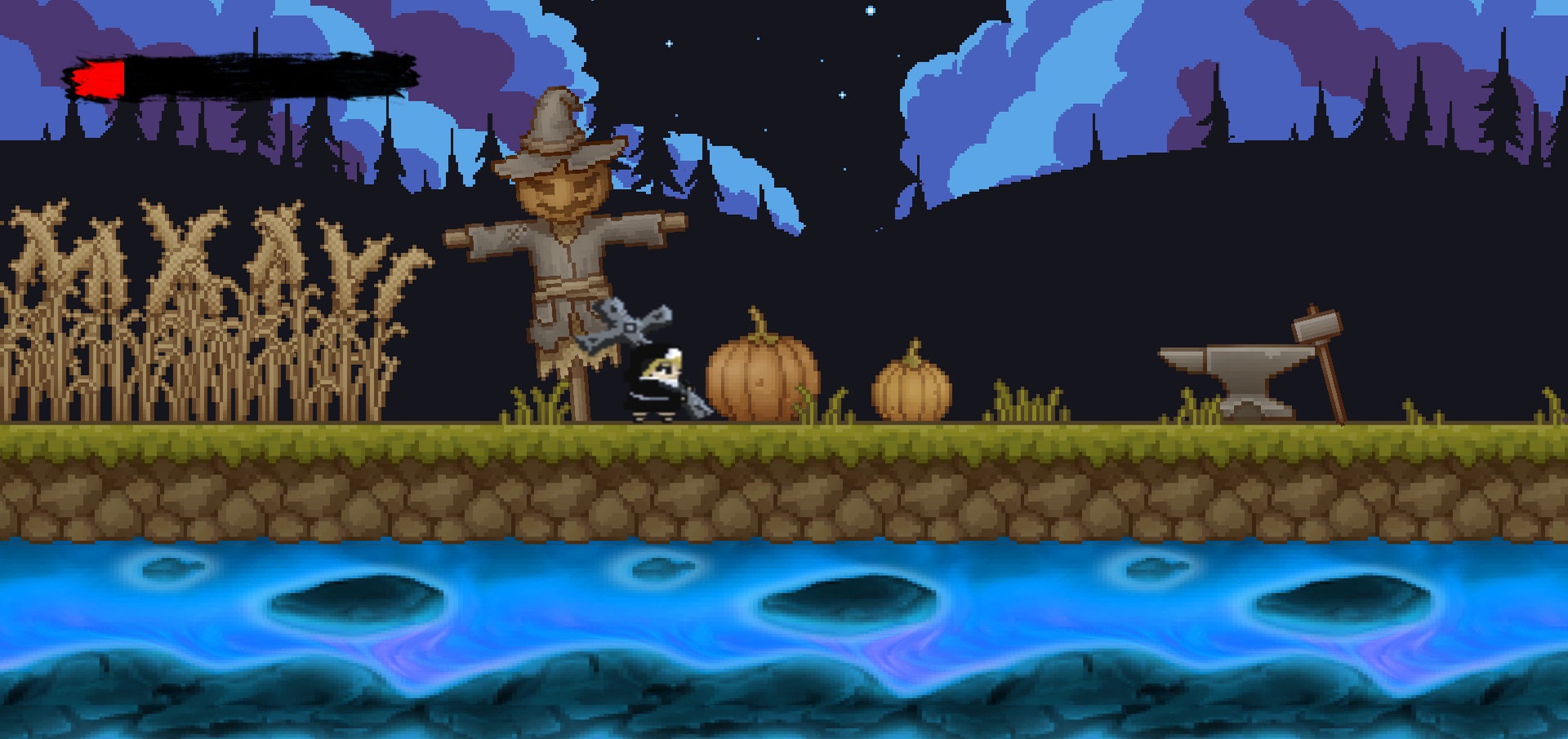
Task: Select the player's shuriken weapon
Action: click(x=629, y=327)
